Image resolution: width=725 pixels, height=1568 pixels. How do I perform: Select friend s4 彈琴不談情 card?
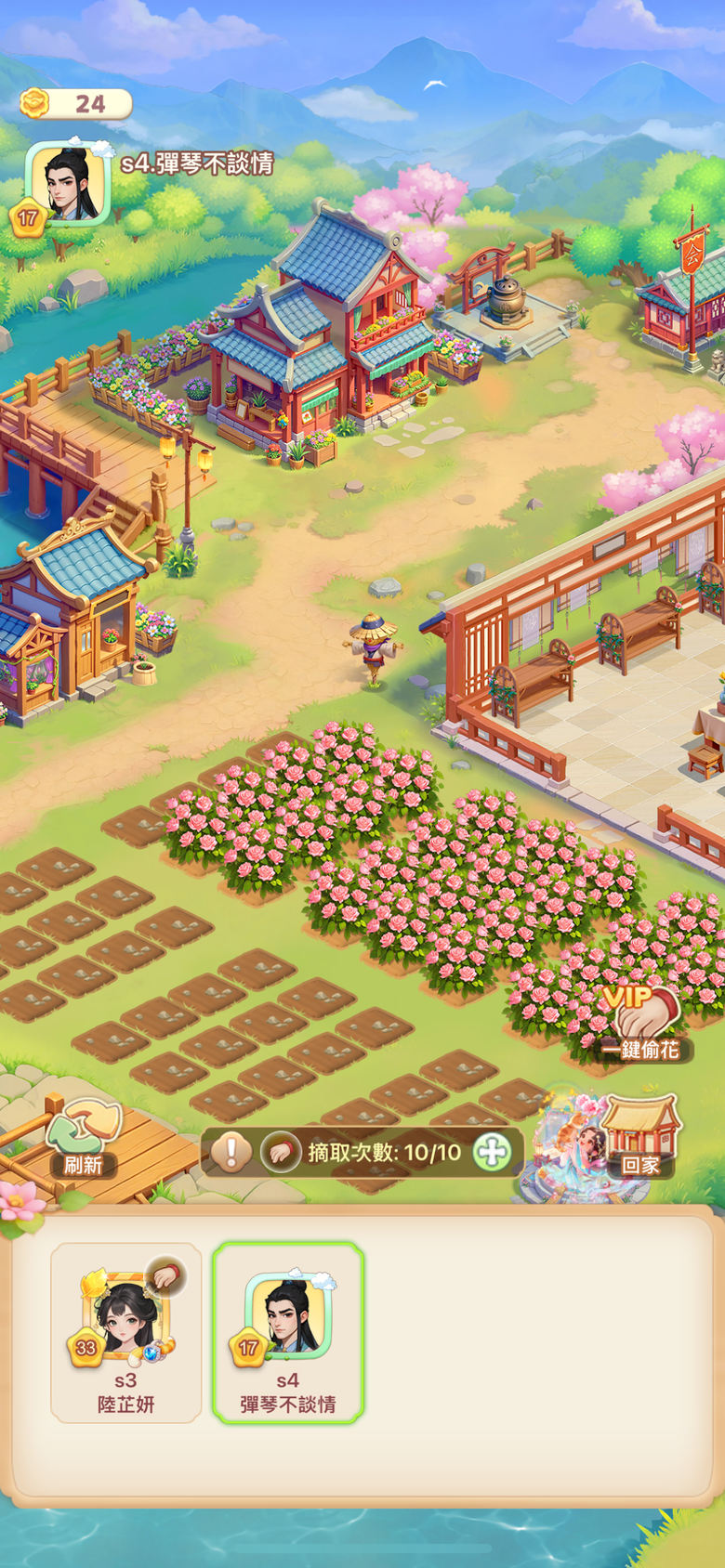coord(288,1332)
